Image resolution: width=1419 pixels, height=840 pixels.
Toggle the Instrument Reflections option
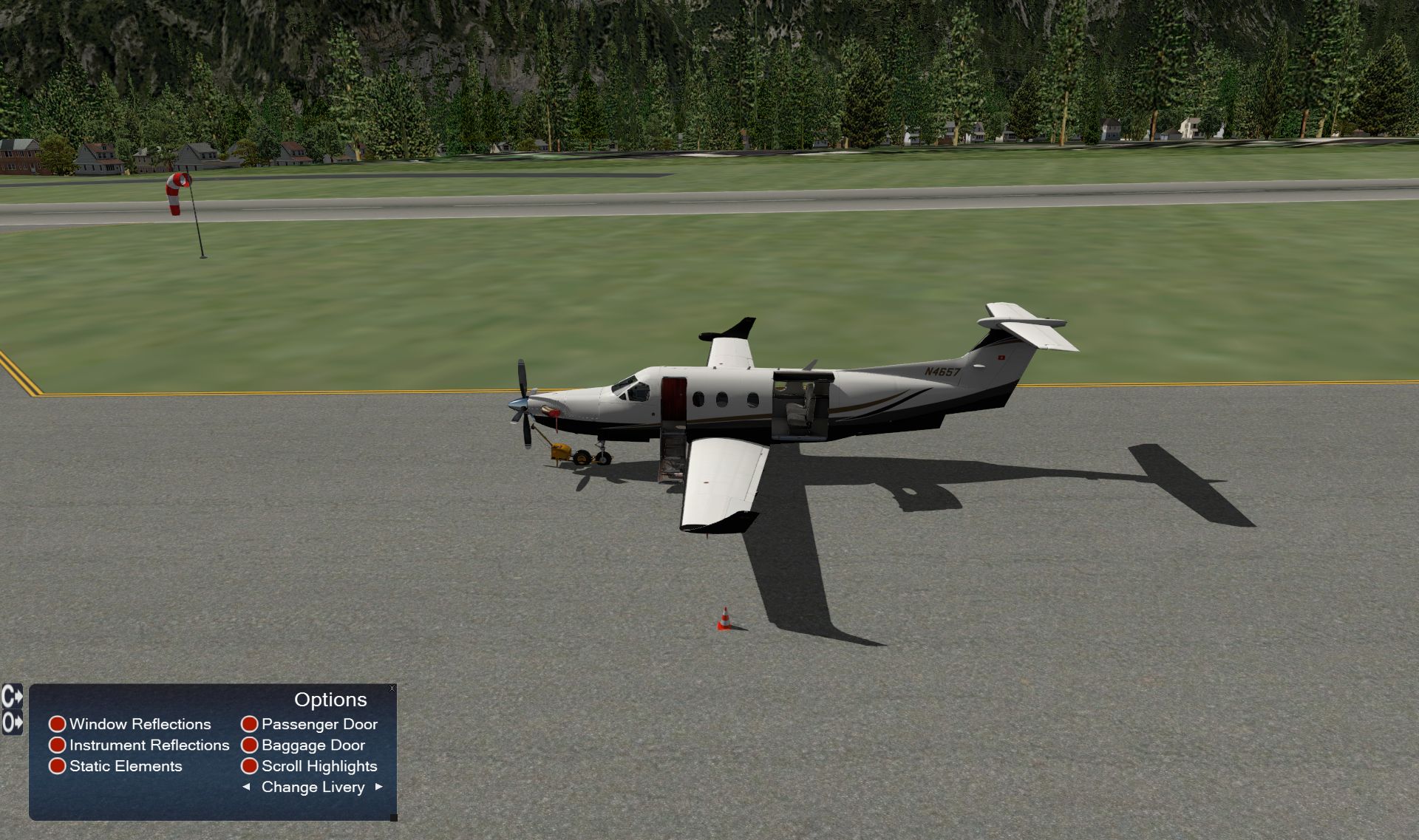point(58,745)
